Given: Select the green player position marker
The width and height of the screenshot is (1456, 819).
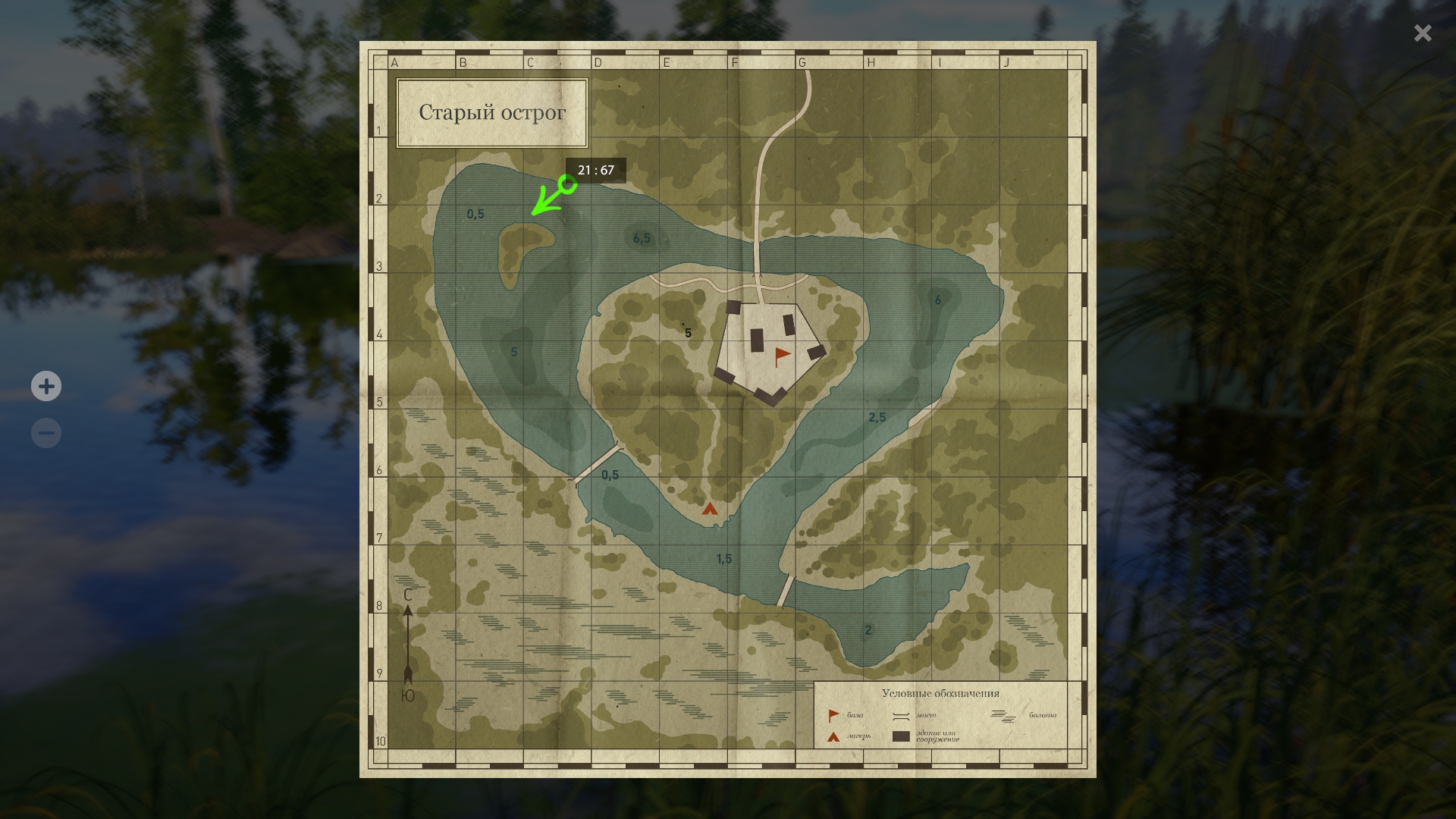Looking at the screenshot, I should pos(566,184).
